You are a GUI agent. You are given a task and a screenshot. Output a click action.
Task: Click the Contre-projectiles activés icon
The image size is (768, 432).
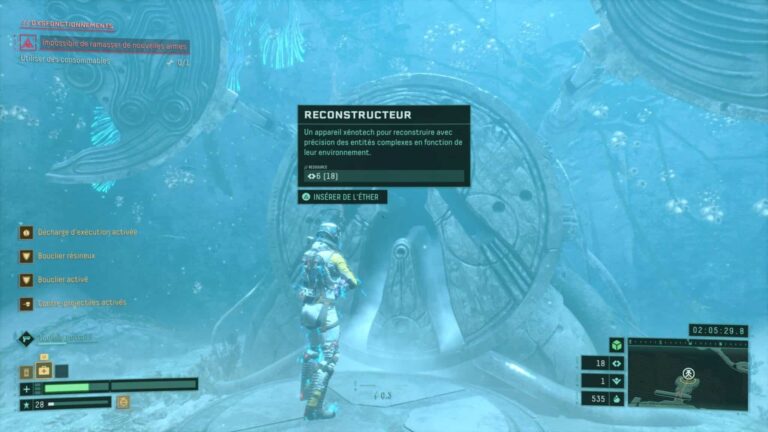click(26, 303)
